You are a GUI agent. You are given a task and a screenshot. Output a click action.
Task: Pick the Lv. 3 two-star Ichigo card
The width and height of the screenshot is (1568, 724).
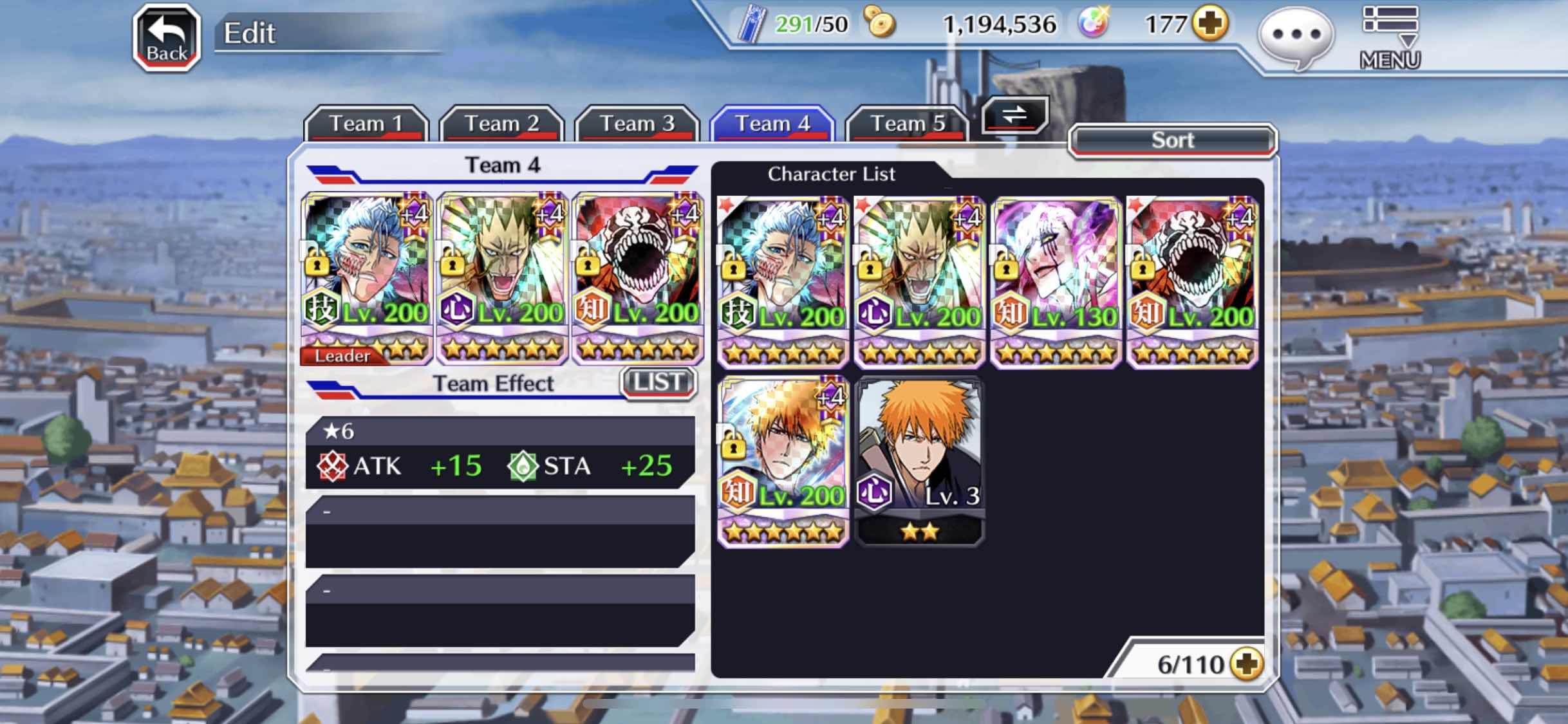pos(919,461)
